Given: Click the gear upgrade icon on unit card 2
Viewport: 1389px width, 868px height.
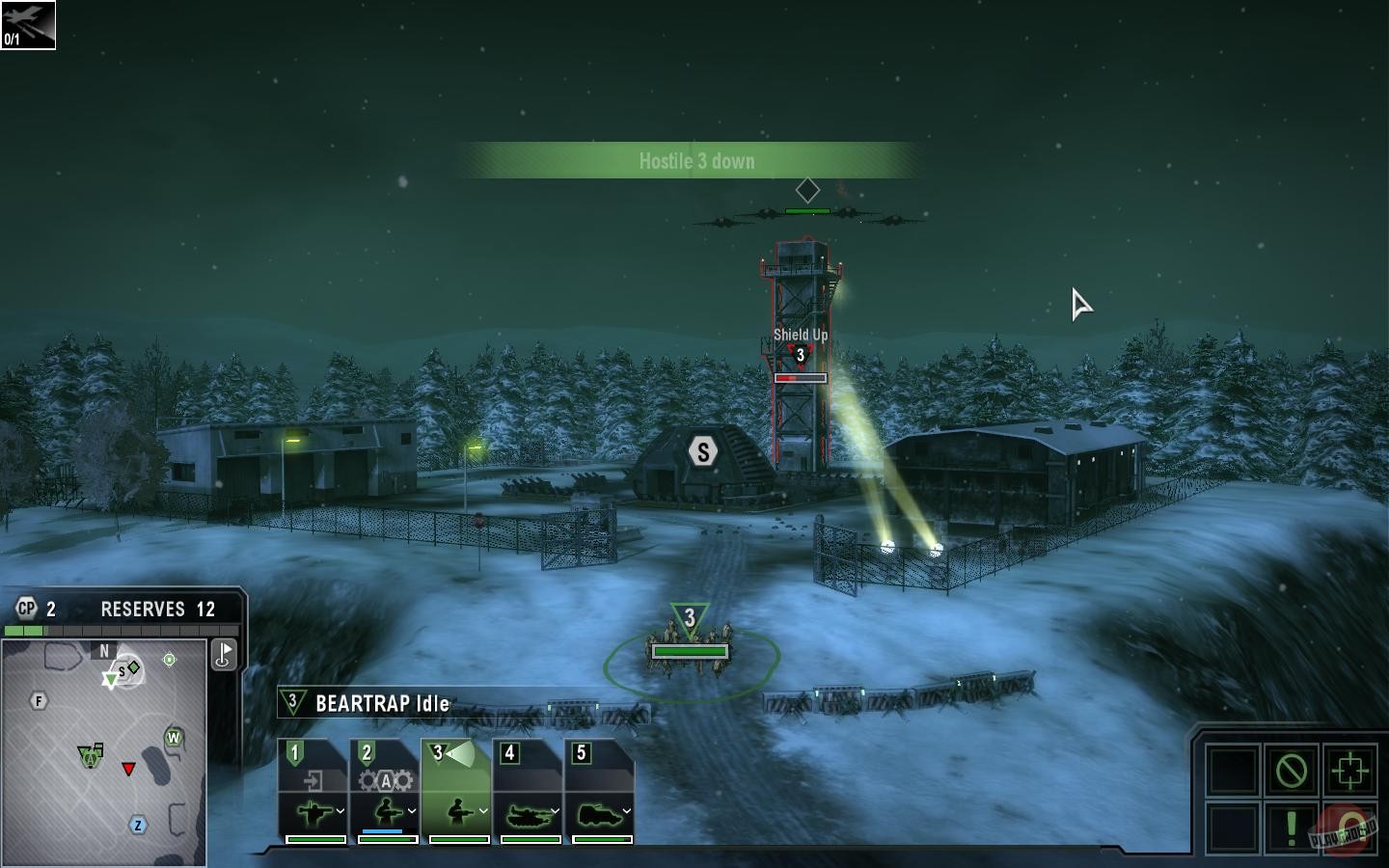Looking at the screenshot, I should [x=385, y=780].
